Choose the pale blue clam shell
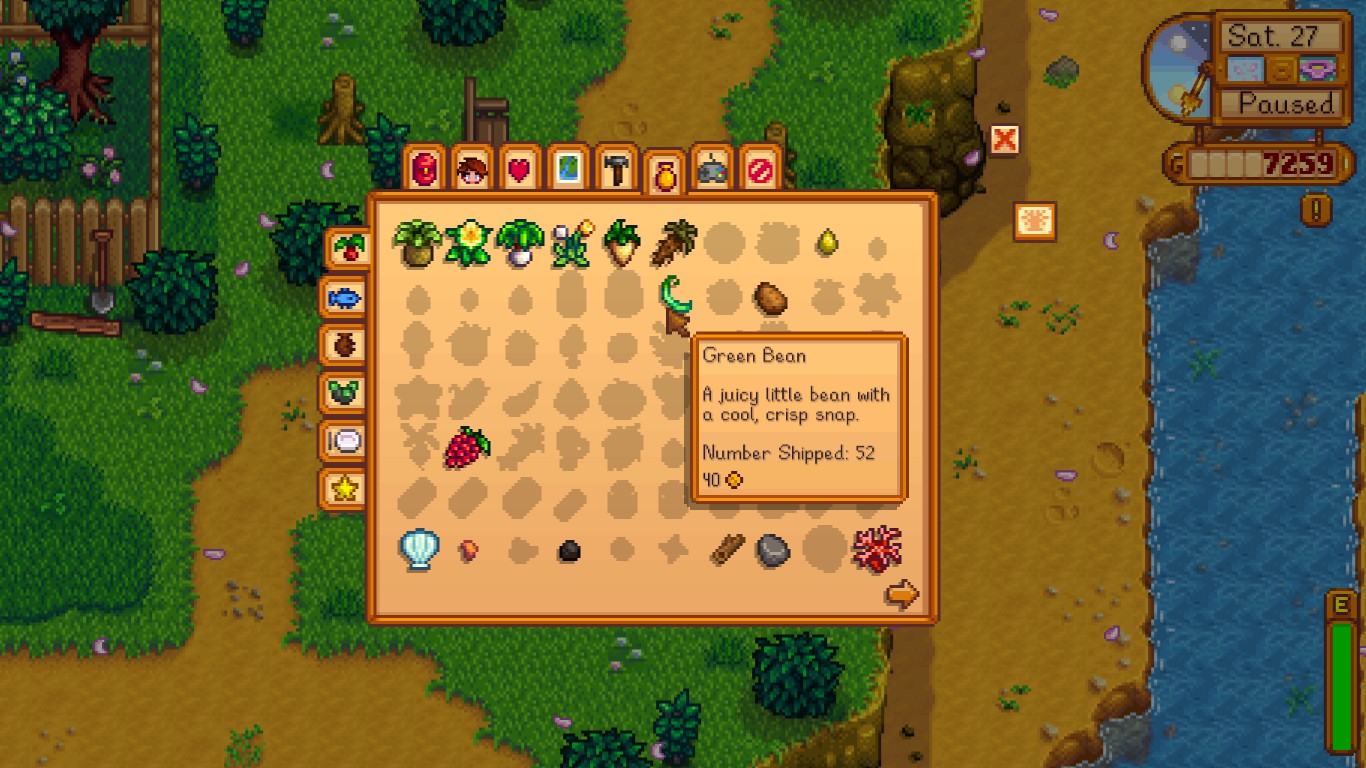Image resolution: width=1366 pixels, height=768 pixels. tap(419, 548)
